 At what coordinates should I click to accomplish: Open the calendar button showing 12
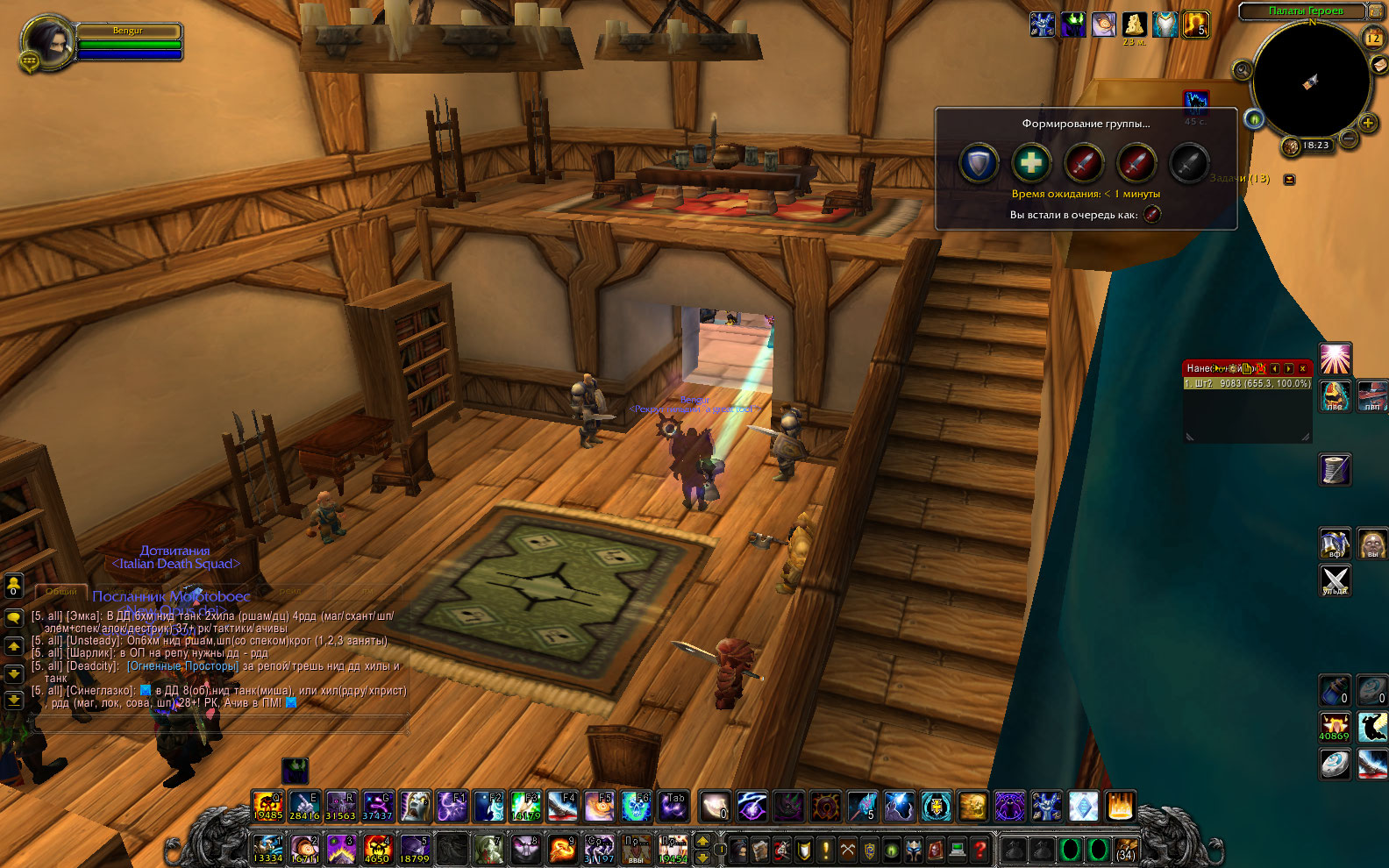tap(1373, 38)
